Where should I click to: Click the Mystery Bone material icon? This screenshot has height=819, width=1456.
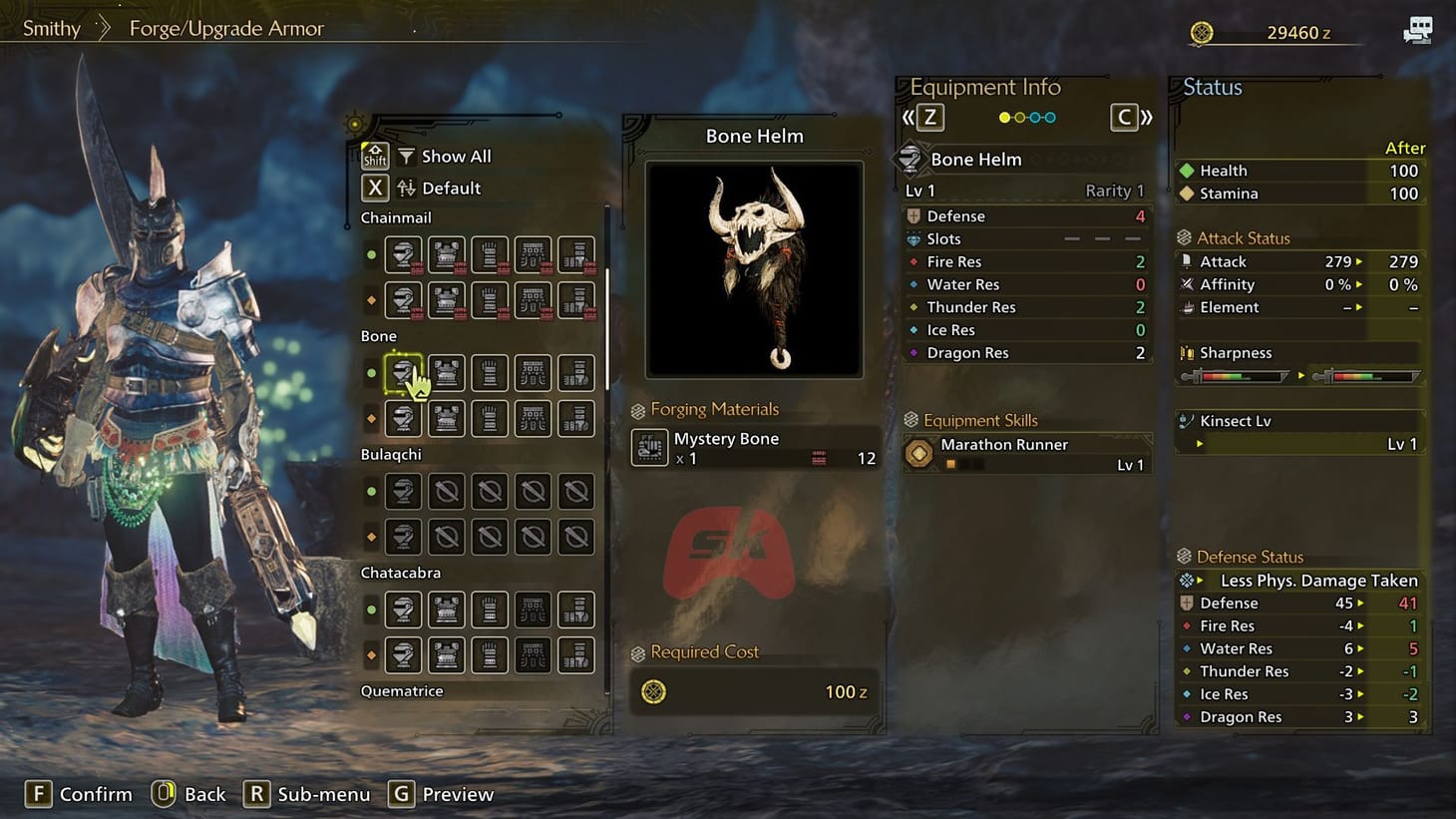click(649, 447)
